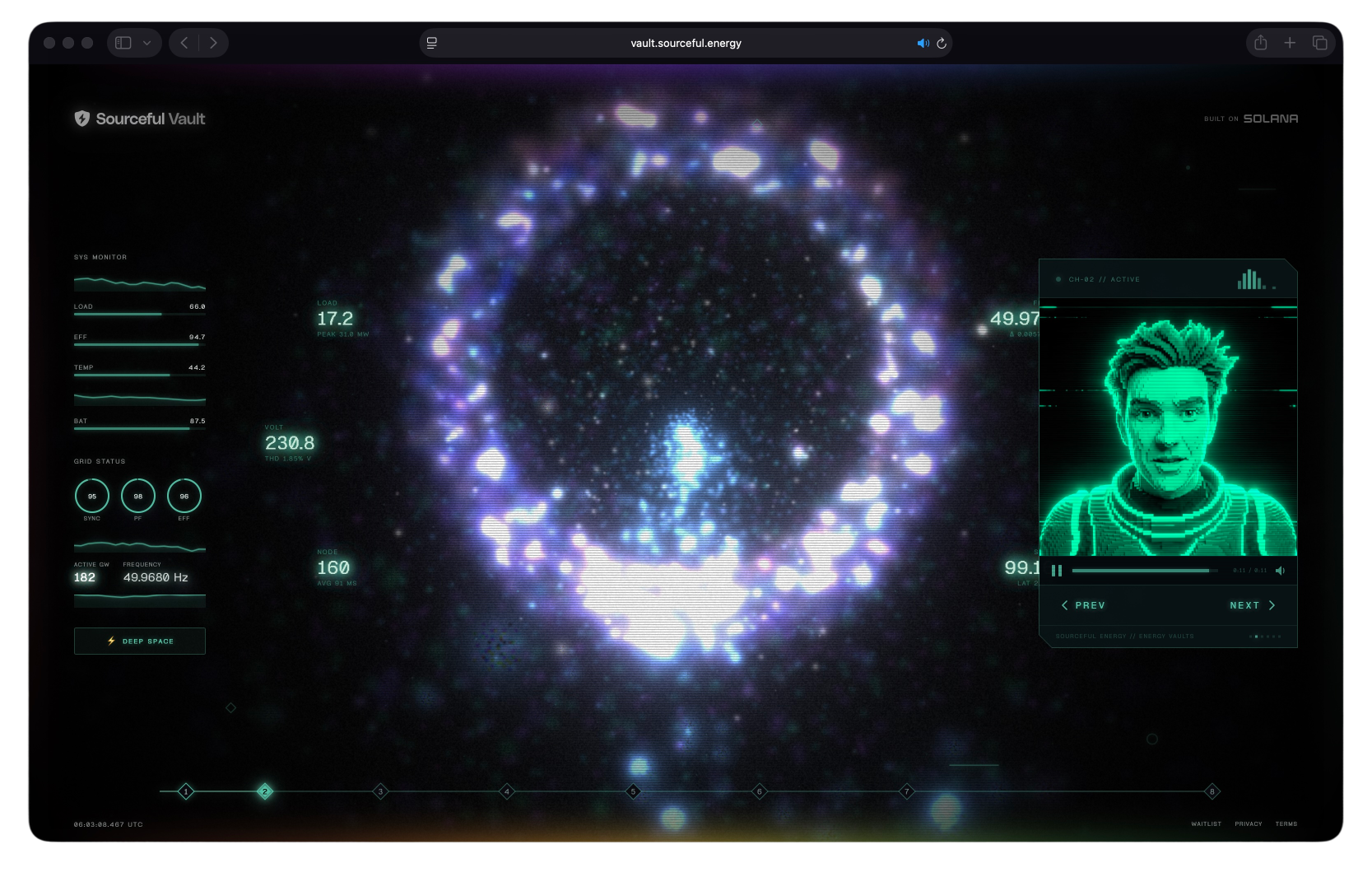The image size is (1372, 877).
Task: Mute the video player volume
Action: tap(1280, 571)
